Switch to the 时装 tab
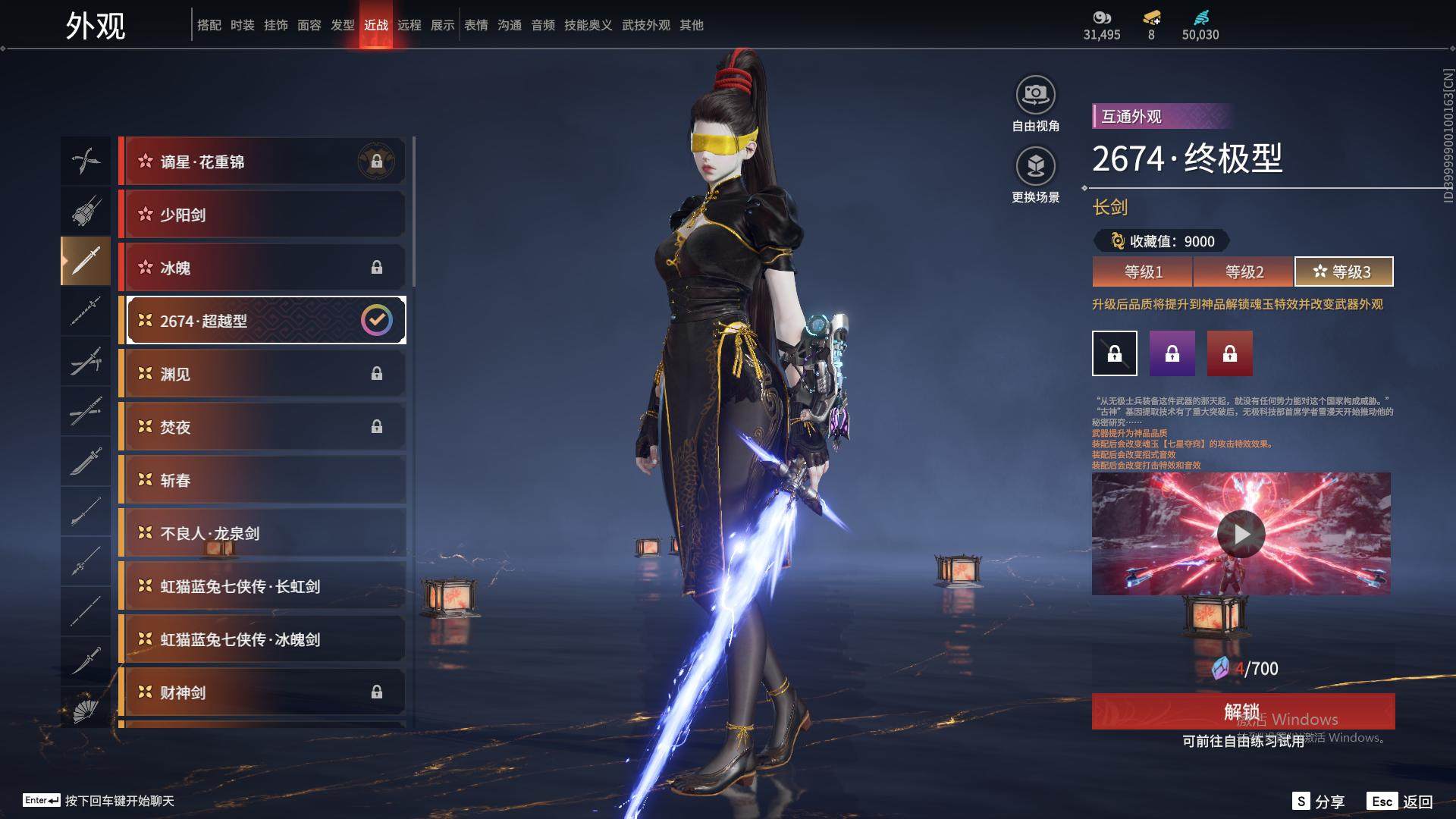The width and height of the screenshot is (1456, 819). pos(242,25)
